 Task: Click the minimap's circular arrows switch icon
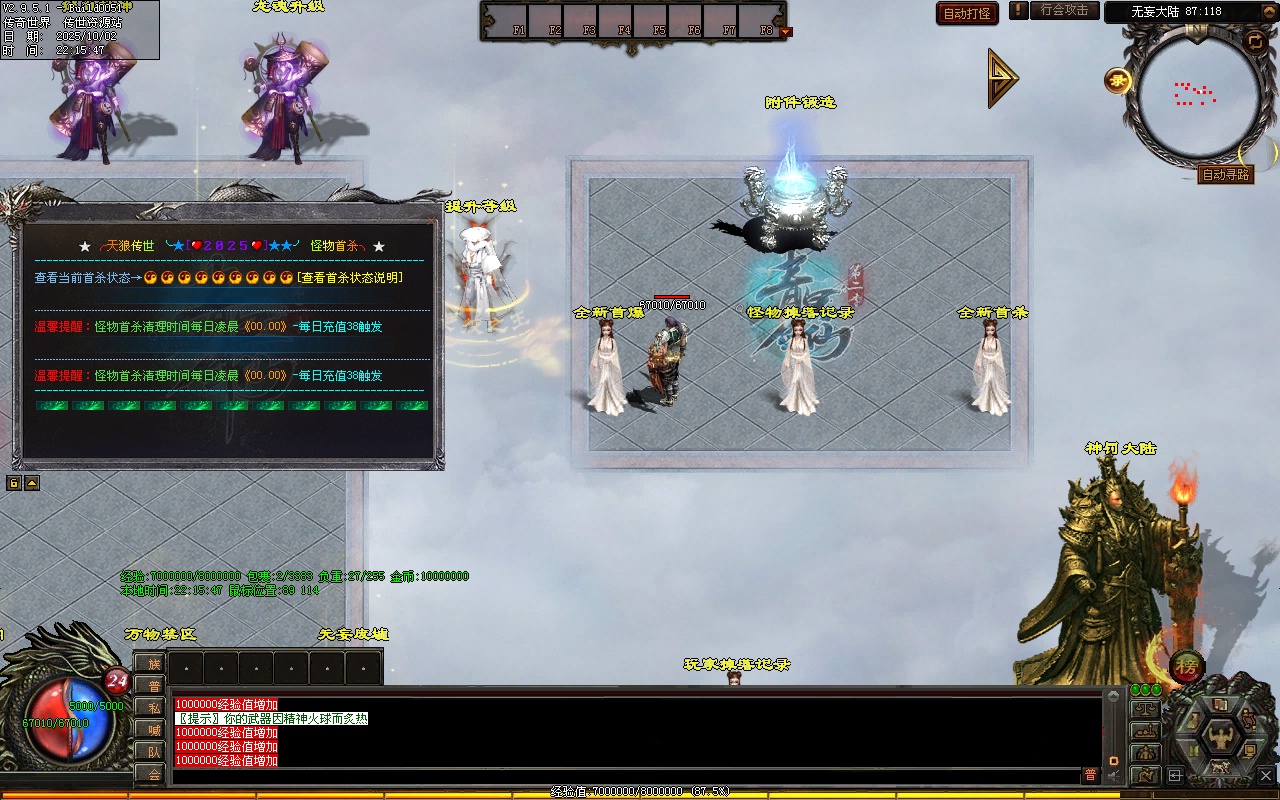click(x=1254, y=41)
